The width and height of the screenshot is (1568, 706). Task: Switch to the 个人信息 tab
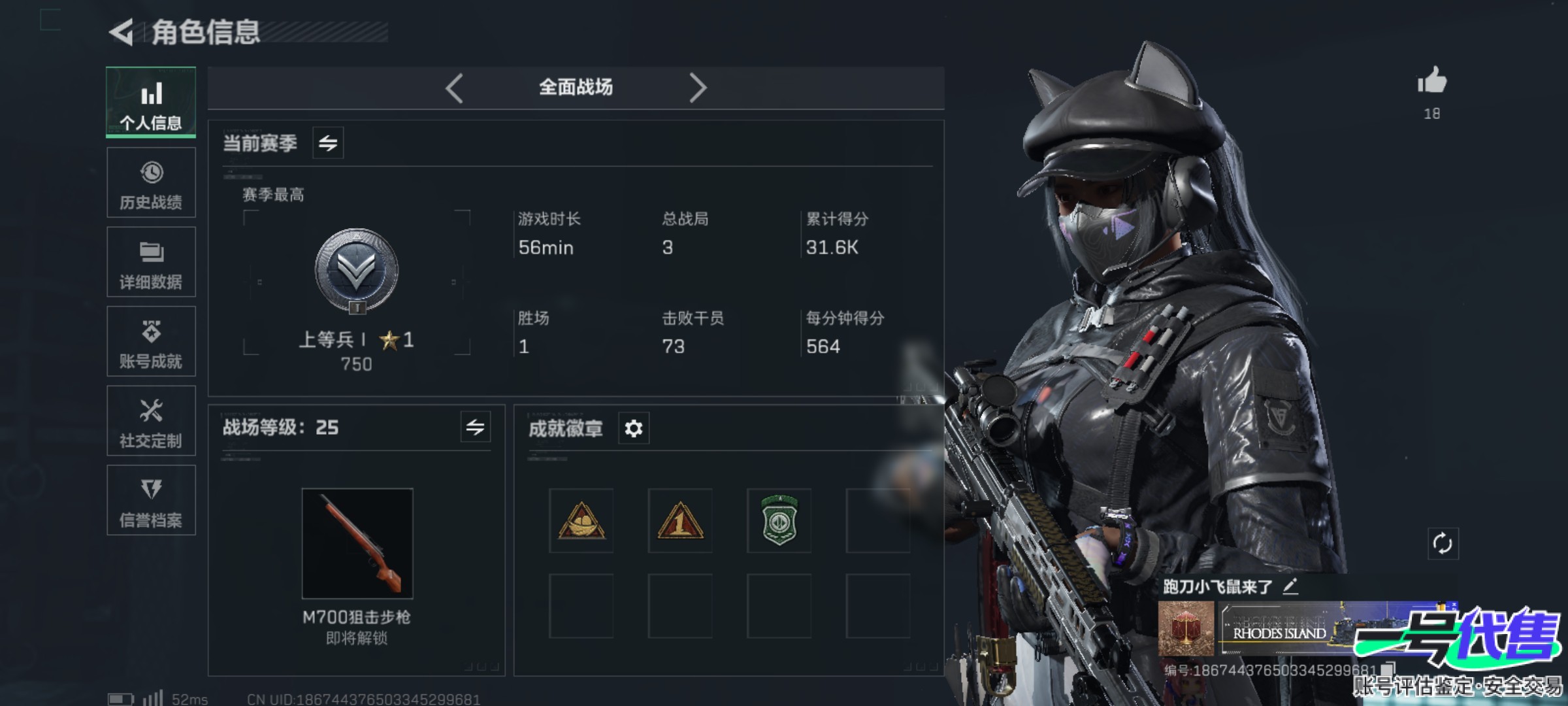click(151, 103)
